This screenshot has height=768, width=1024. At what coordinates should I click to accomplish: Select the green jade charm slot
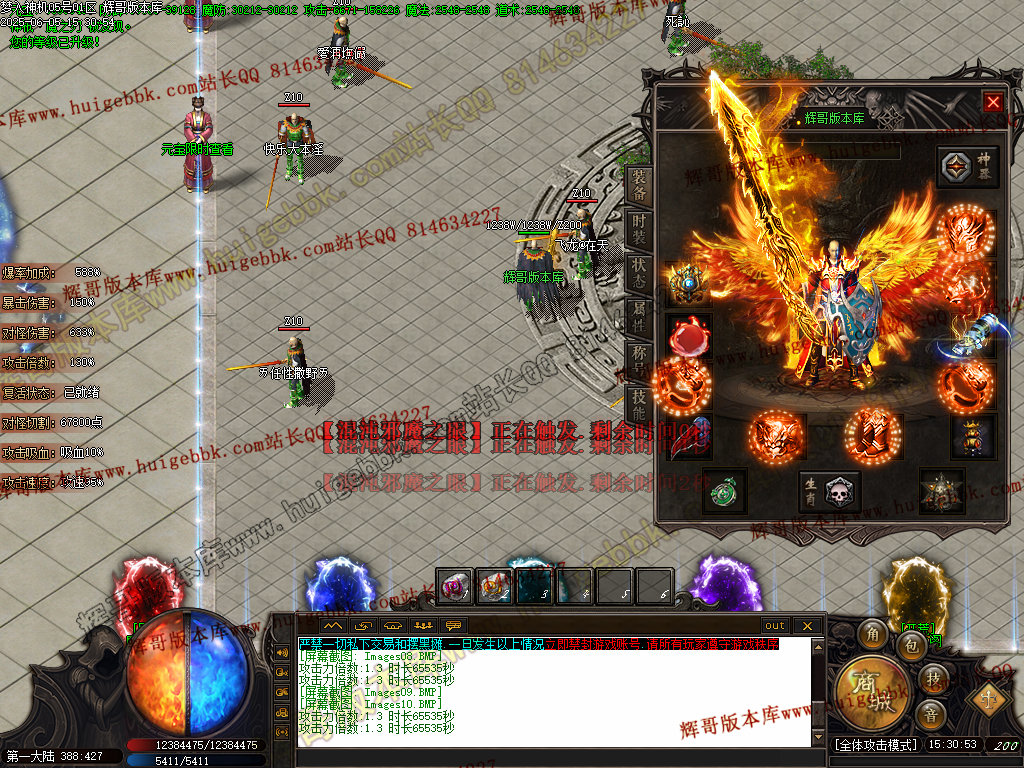[x=724, y=491]
